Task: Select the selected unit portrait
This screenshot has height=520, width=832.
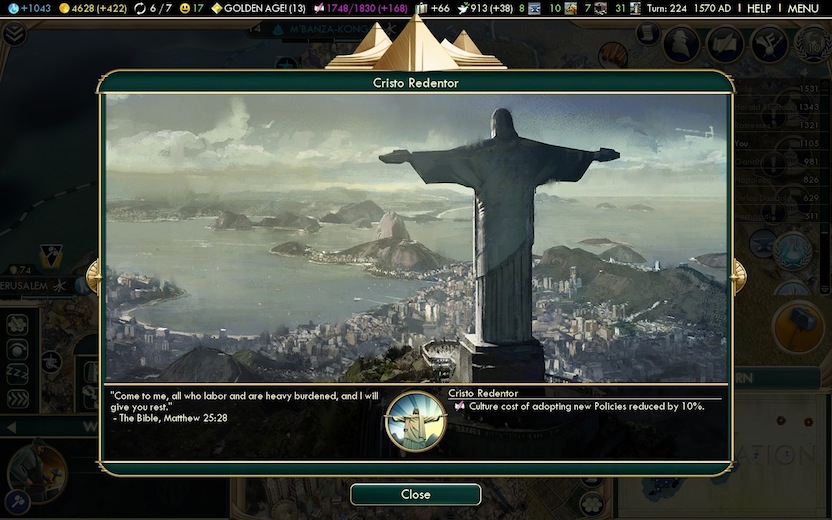Action: tap(36, 472)
